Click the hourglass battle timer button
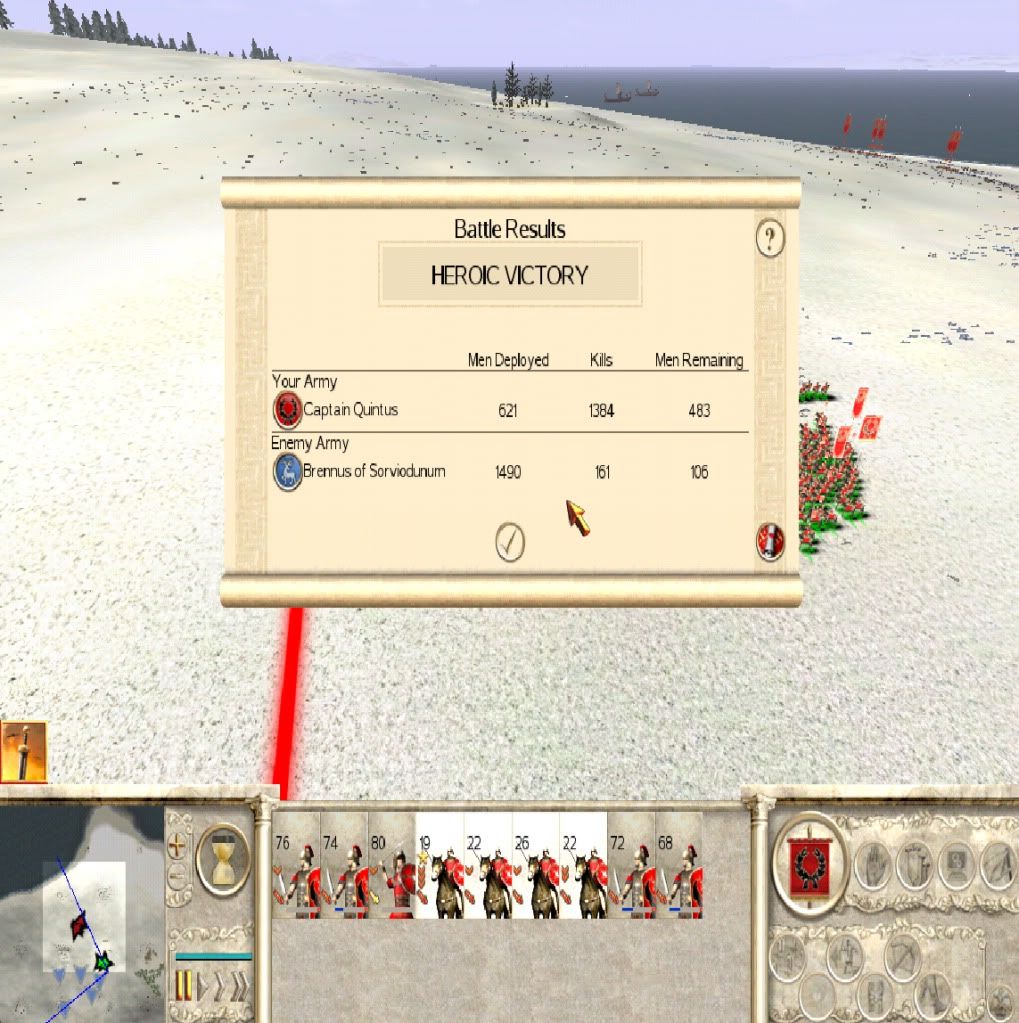Screen dimensions: 1019x1023 223,858
